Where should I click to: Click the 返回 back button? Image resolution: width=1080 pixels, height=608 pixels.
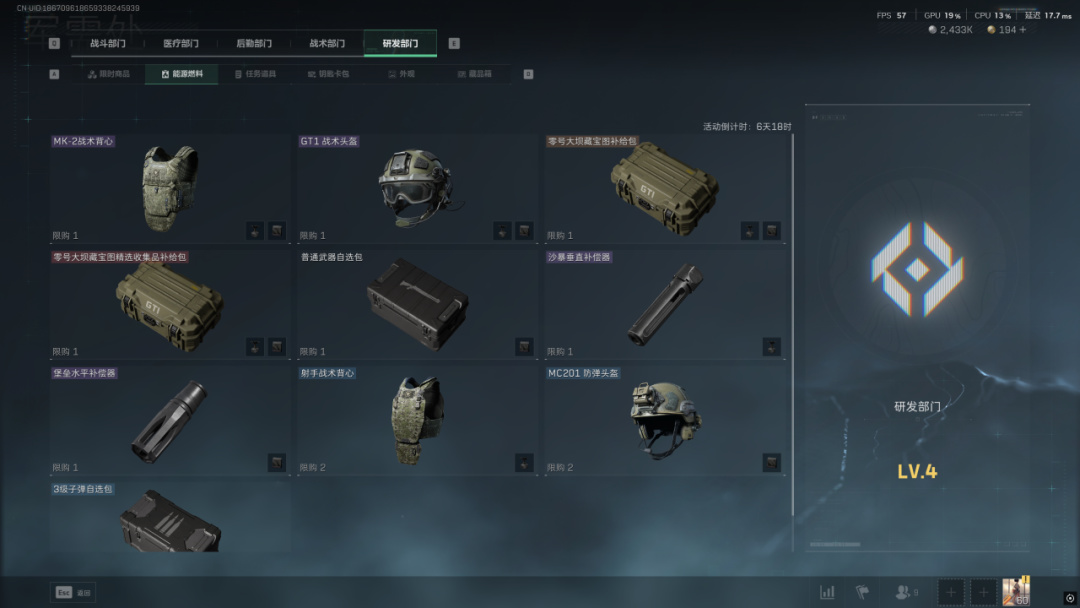click(x=73, y=592)
